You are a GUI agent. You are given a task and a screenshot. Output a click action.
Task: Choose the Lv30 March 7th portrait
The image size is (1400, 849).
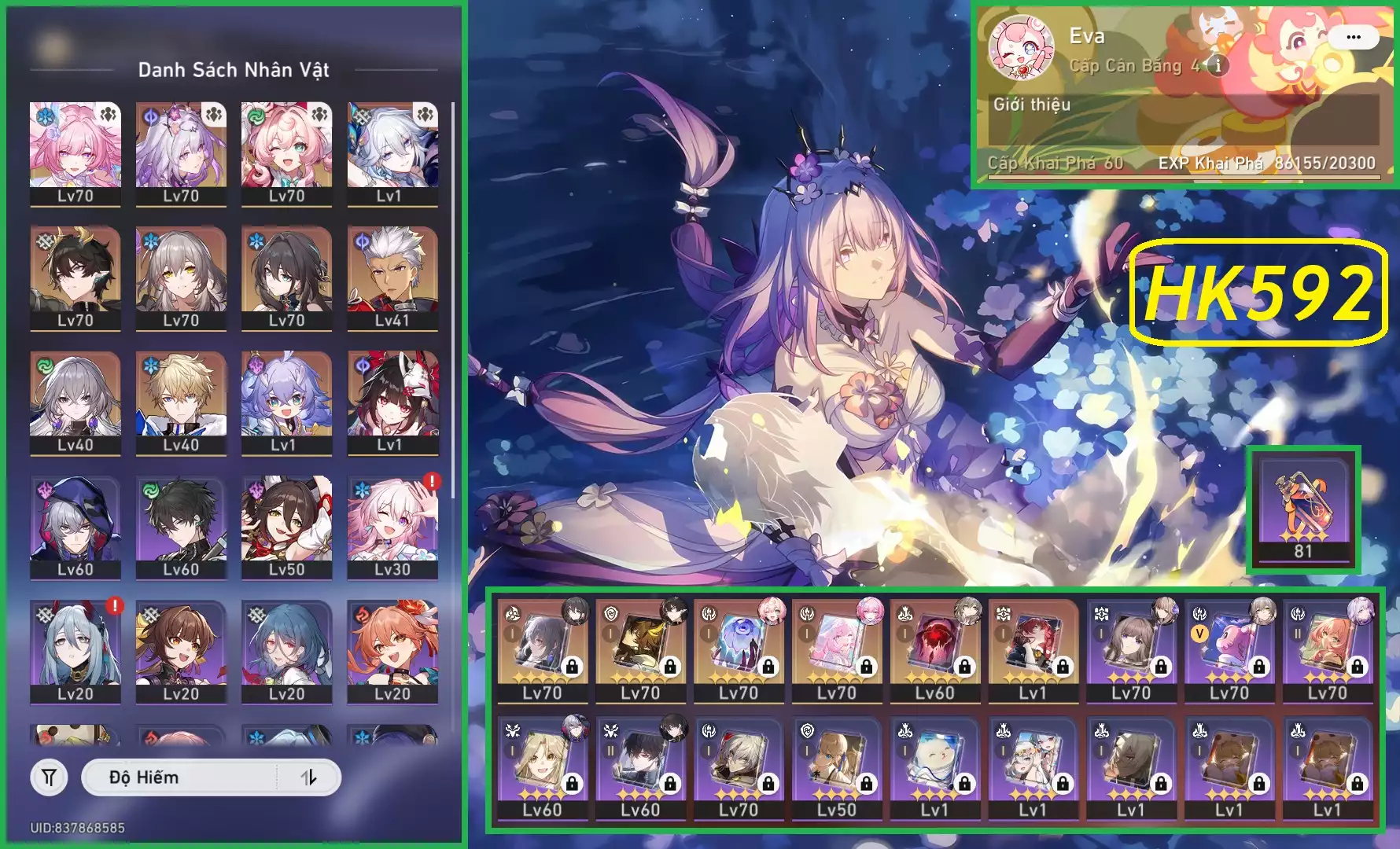(392, 525)
